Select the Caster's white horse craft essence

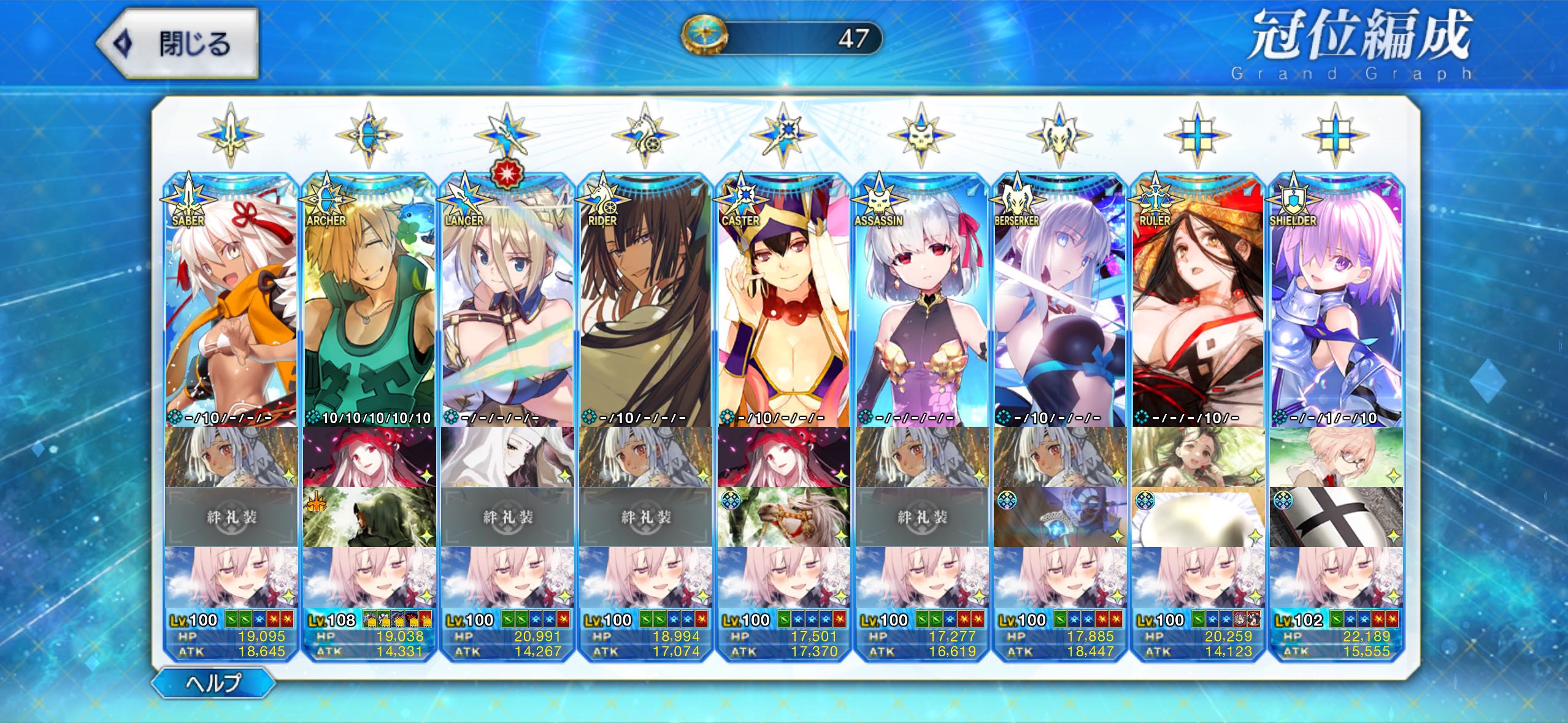783,517
